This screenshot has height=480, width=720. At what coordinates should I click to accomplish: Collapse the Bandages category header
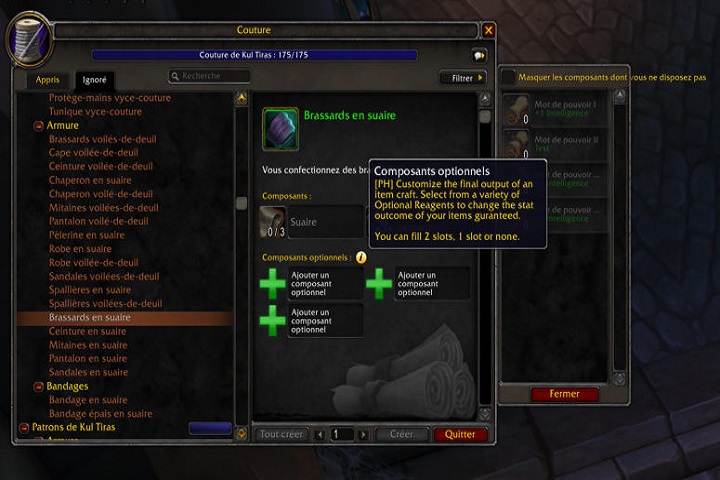tap(67, 386)
